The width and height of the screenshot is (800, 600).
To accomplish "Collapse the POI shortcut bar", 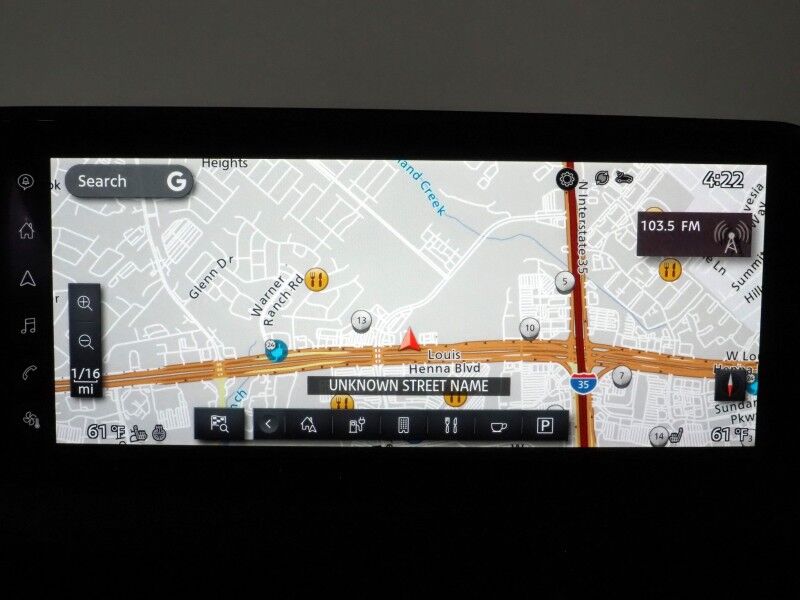I will pos(268,425).
